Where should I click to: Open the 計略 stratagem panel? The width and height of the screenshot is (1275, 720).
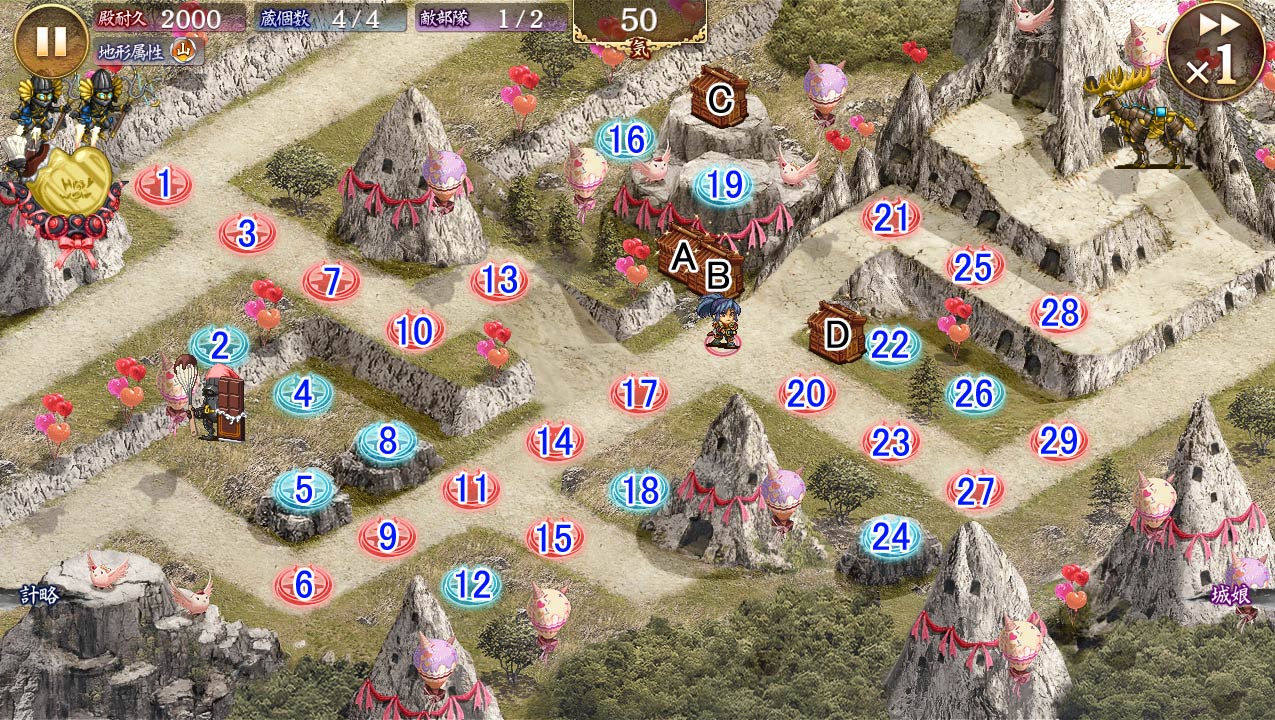pyautogui.click(x=40, y=596)
